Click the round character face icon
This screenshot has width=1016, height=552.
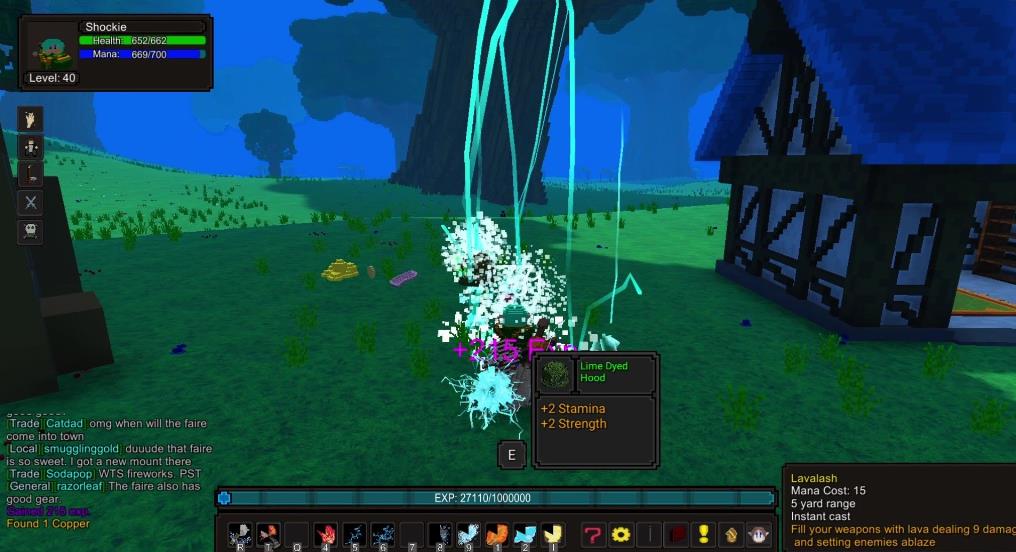[759, 535]
